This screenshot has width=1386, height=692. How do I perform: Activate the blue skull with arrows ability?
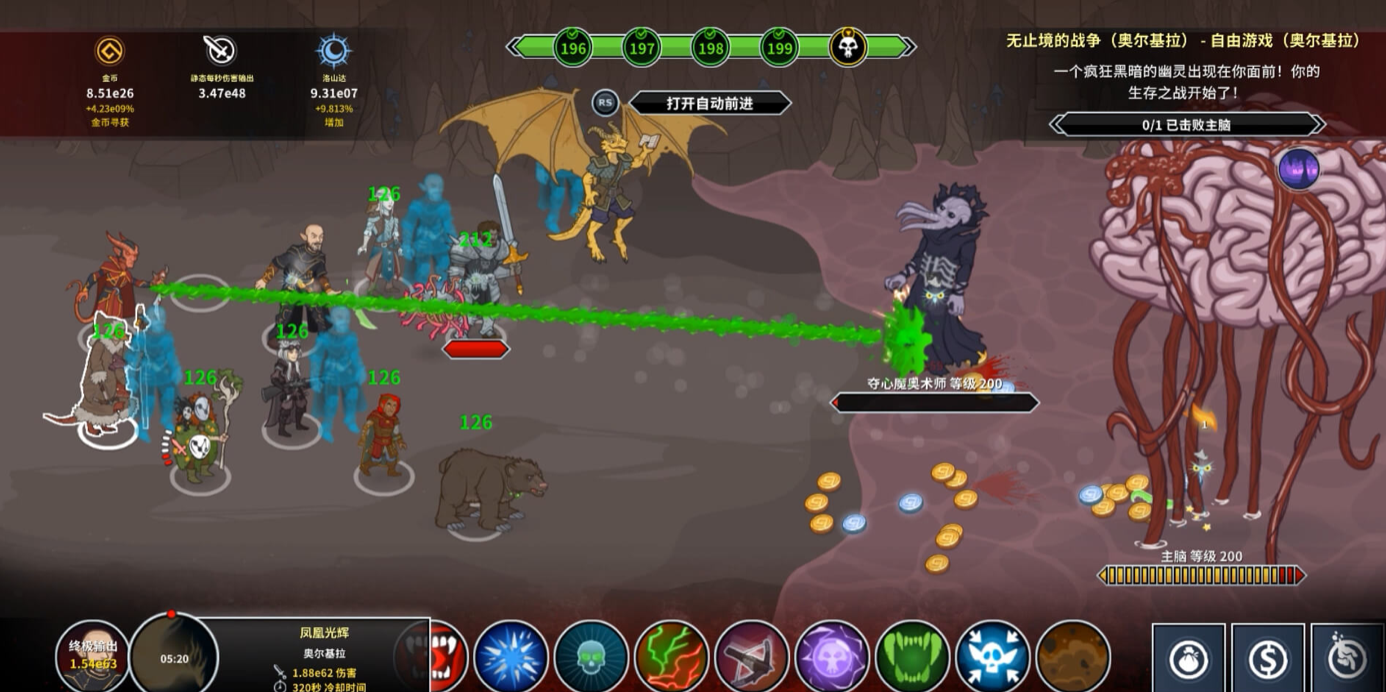(x=992, y=657)
